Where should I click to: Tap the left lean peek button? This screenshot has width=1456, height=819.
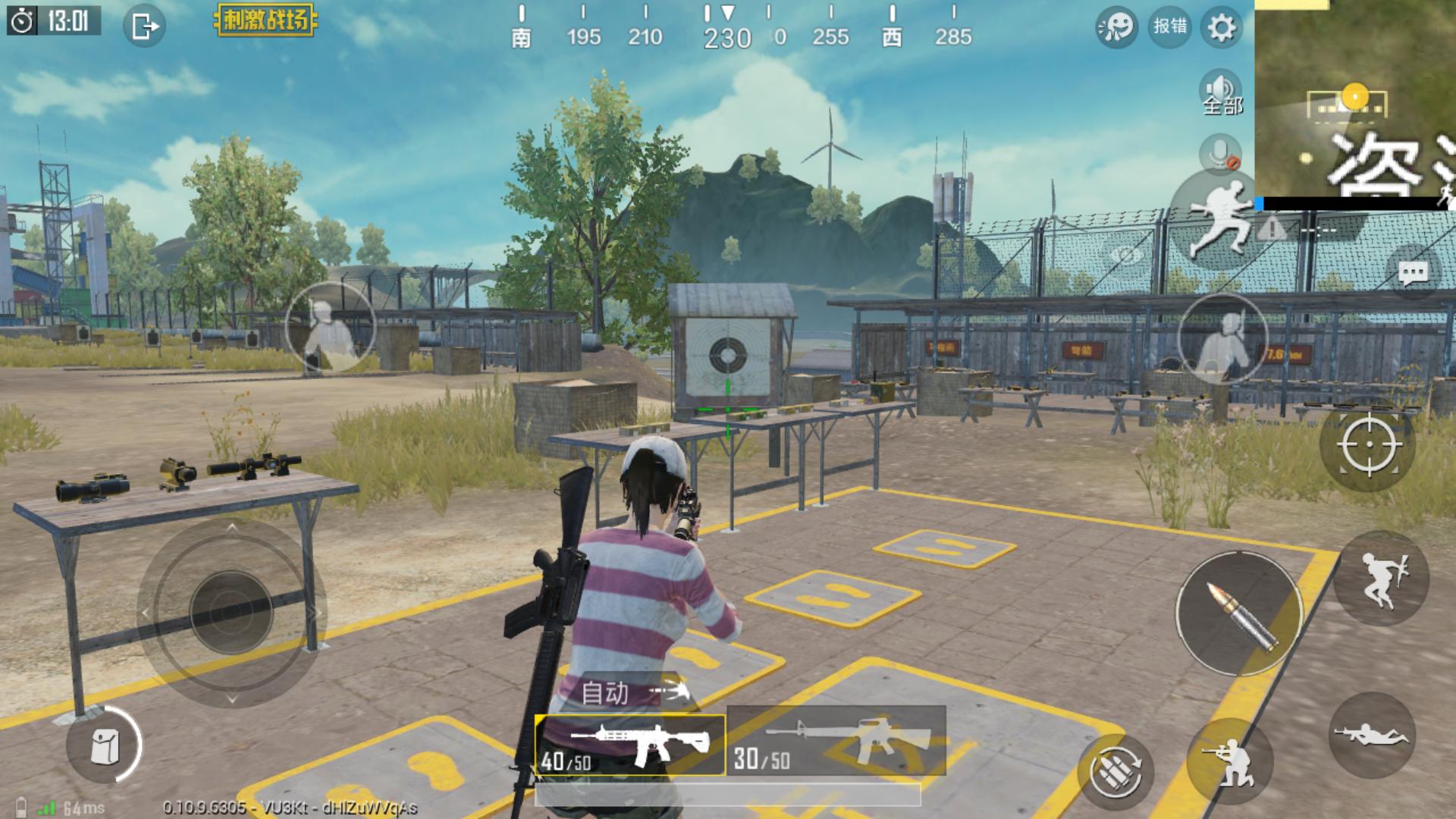(330, 327)
